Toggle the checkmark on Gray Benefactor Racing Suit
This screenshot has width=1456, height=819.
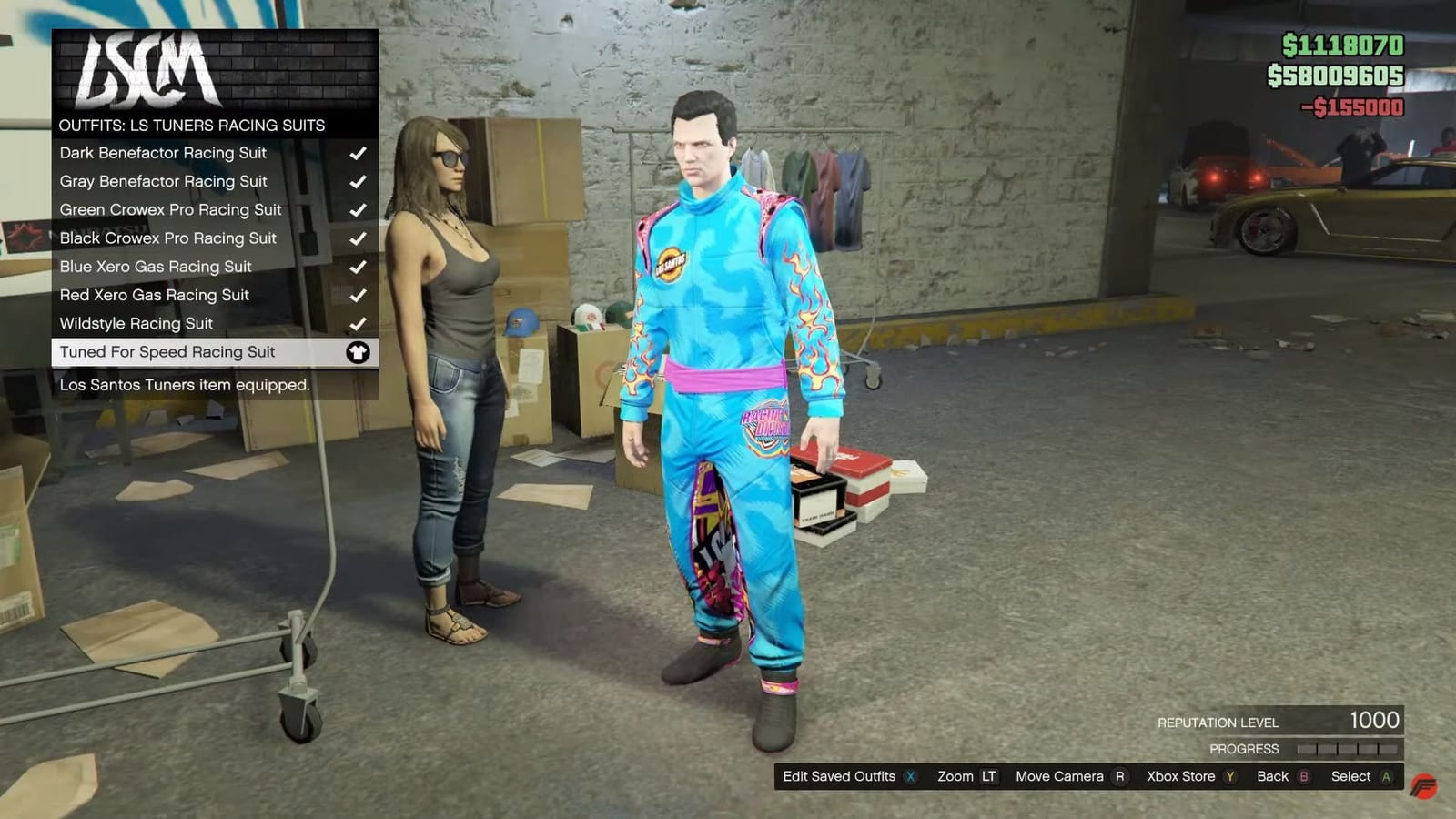click(358, 181)
